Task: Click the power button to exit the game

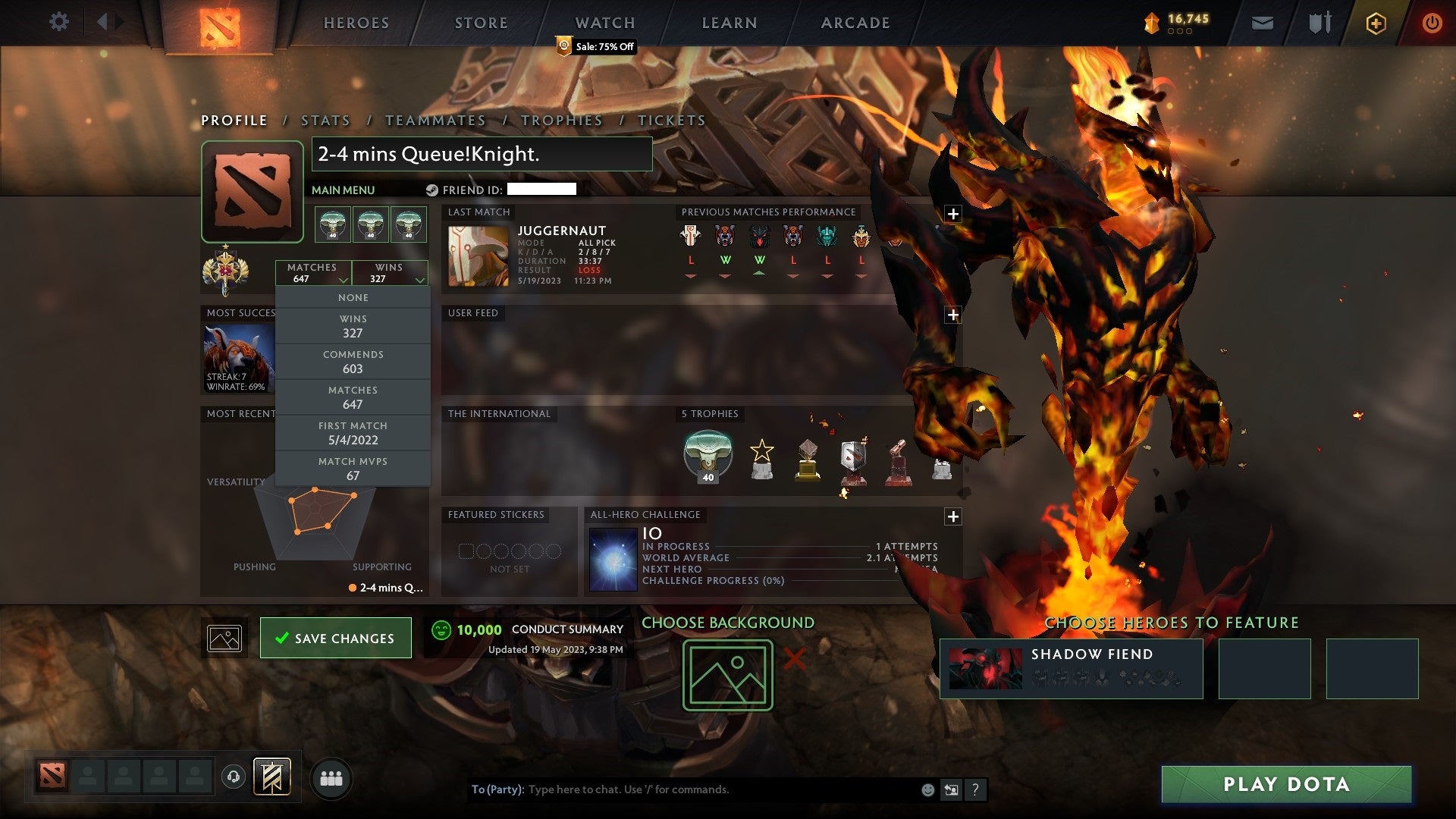Action: pyautogui.click(x=1432, y=23)
